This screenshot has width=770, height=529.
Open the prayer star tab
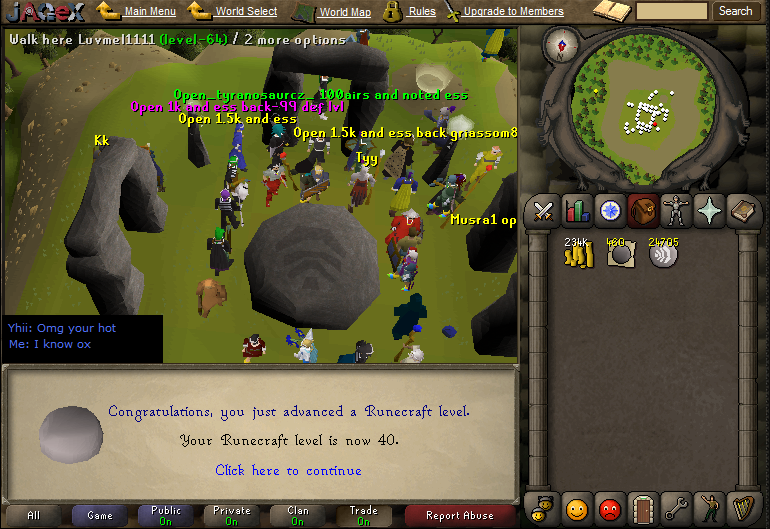click(x=710, y=211)
